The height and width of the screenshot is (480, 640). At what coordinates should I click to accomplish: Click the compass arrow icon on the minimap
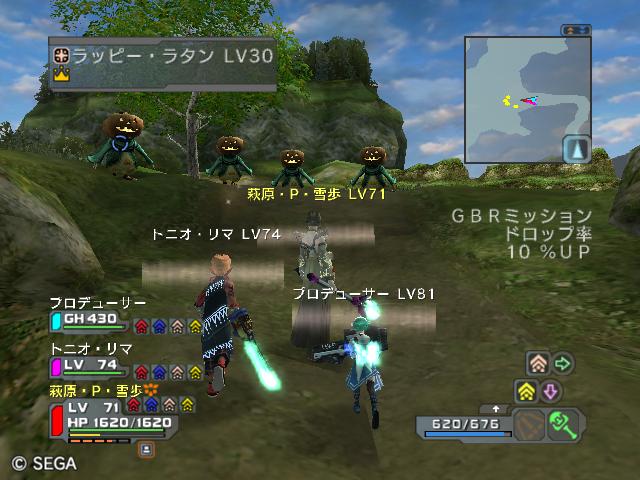click(575, 149)
